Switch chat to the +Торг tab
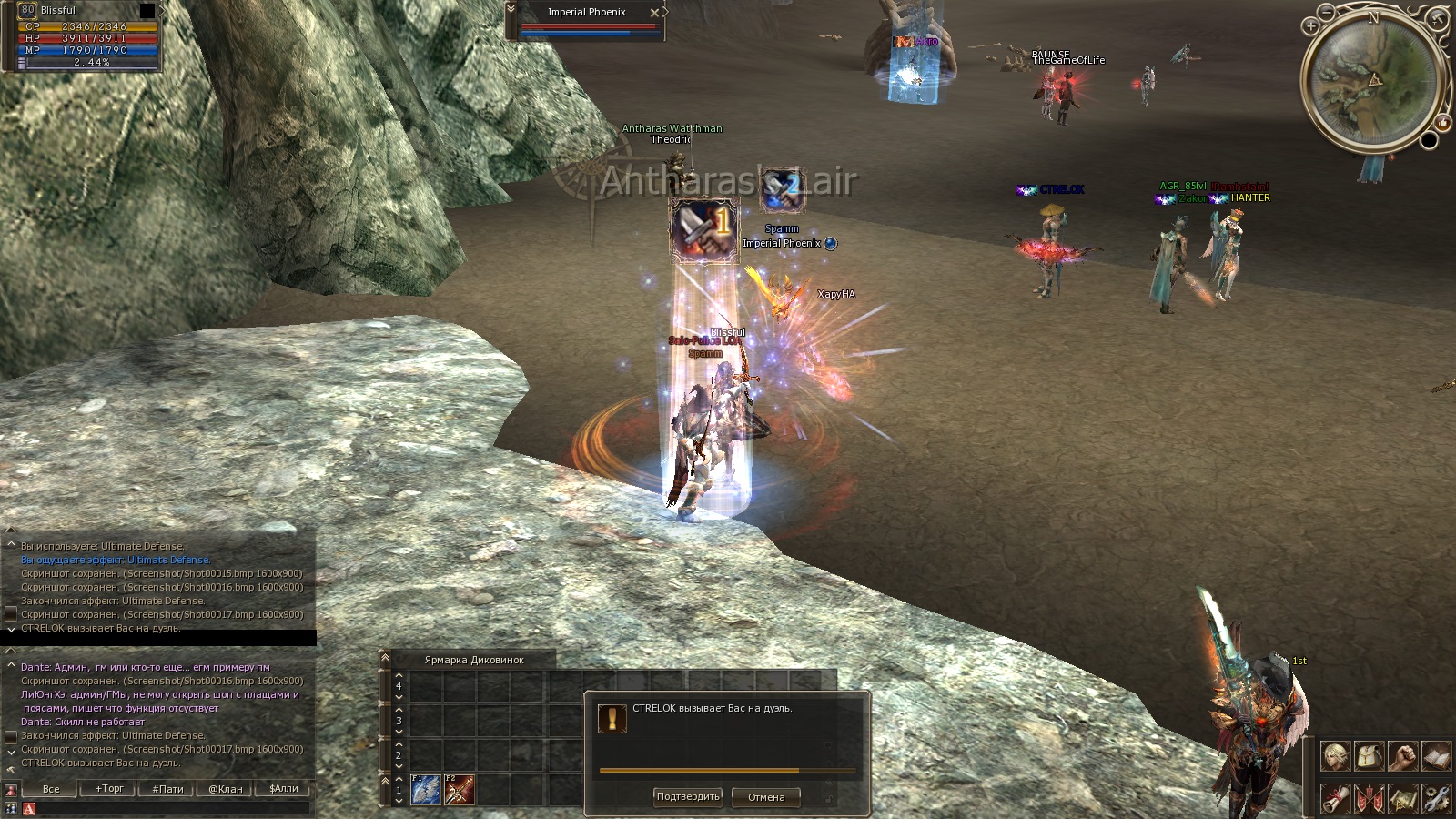 [109, 789]
